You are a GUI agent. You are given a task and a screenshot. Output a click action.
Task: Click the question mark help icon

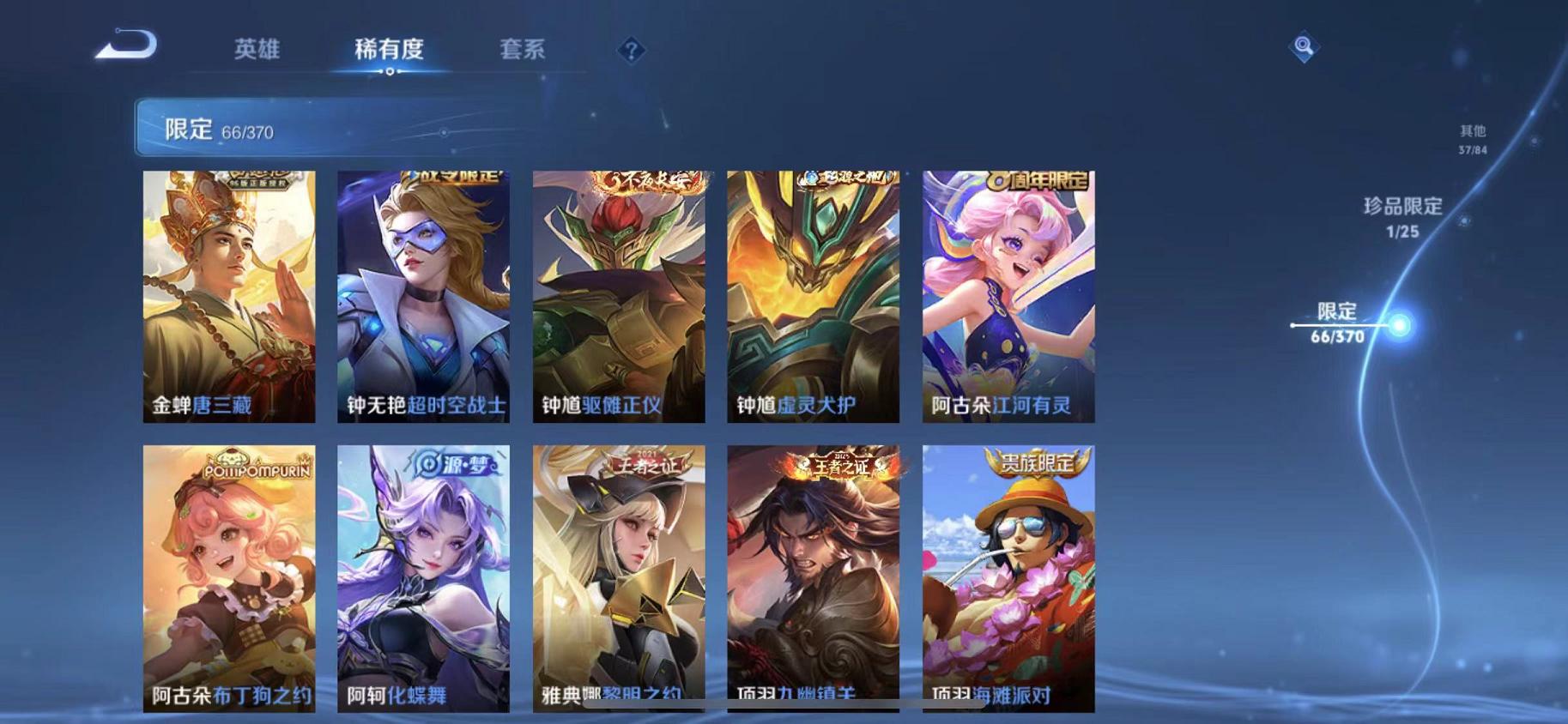coord(632,52)
